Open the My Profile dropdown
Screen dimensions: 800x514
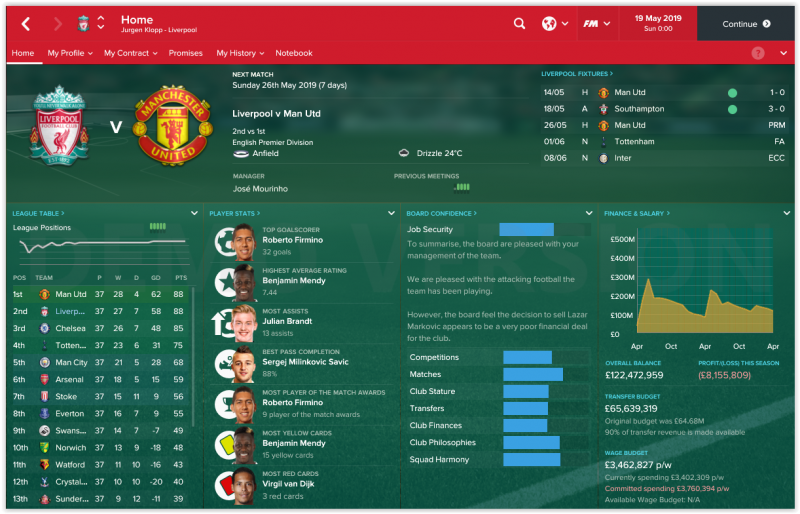point(70,53)
